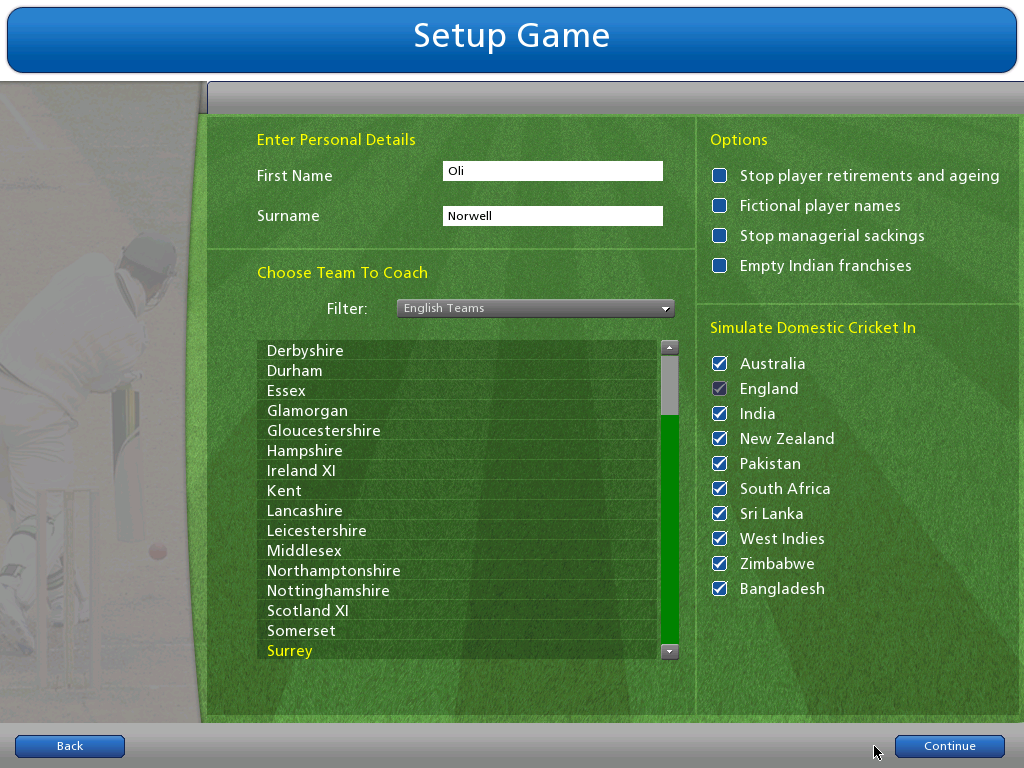The height and width of the screenshot is (768, 1024).
Task: Go back with the Back button
Action: point(70,746)
